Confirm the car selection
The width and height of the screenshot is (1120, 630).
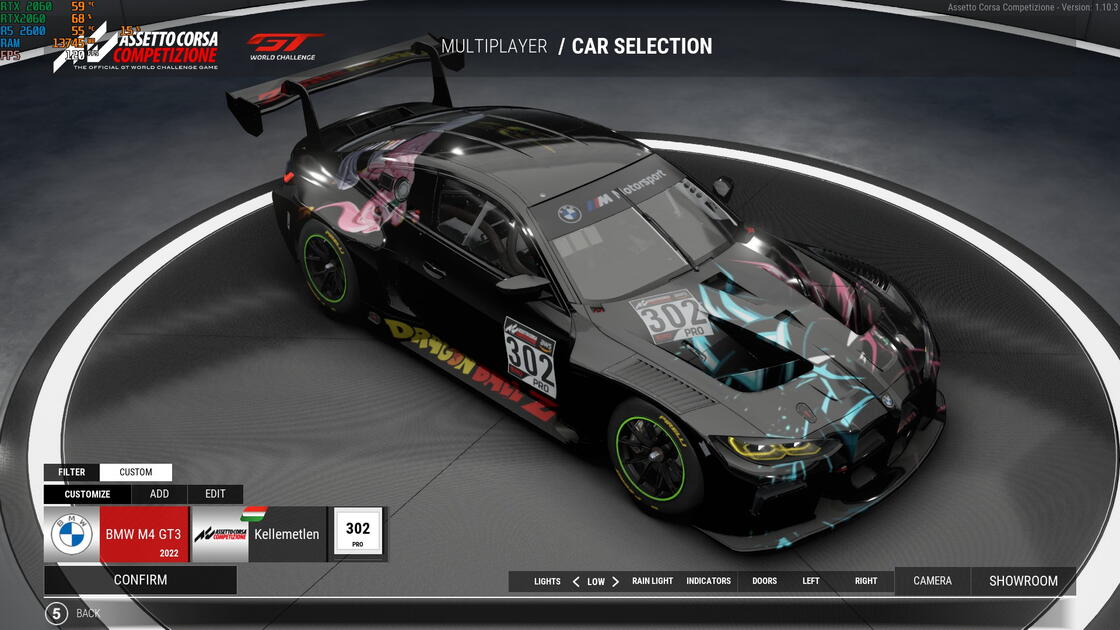point(140,580)
